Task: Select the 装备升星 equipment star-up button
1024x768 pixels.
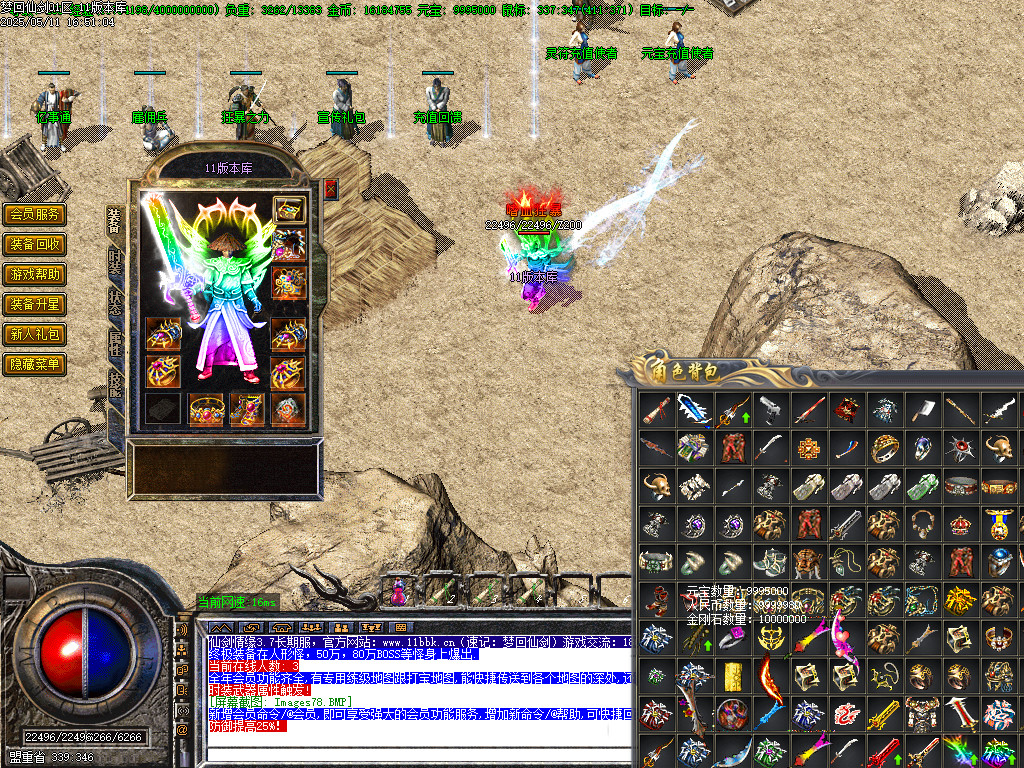Action: (35, 304)
